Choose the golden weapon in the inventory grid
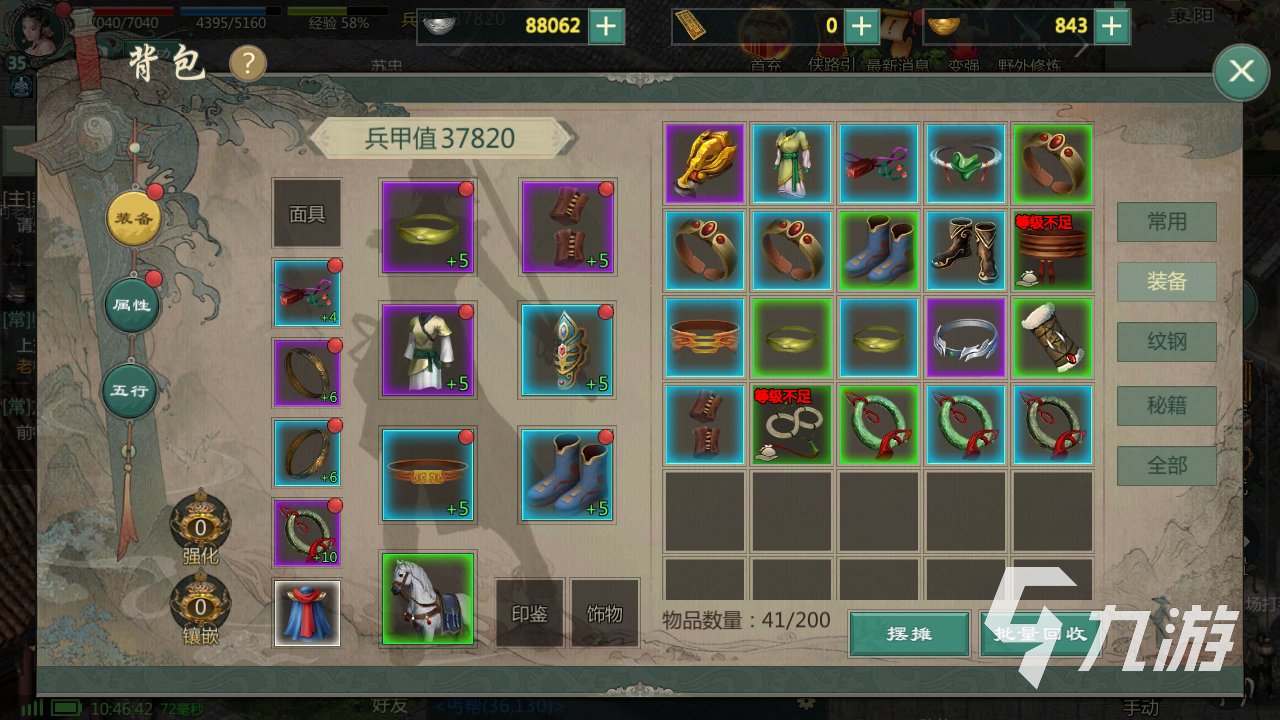 click(704, 163)
